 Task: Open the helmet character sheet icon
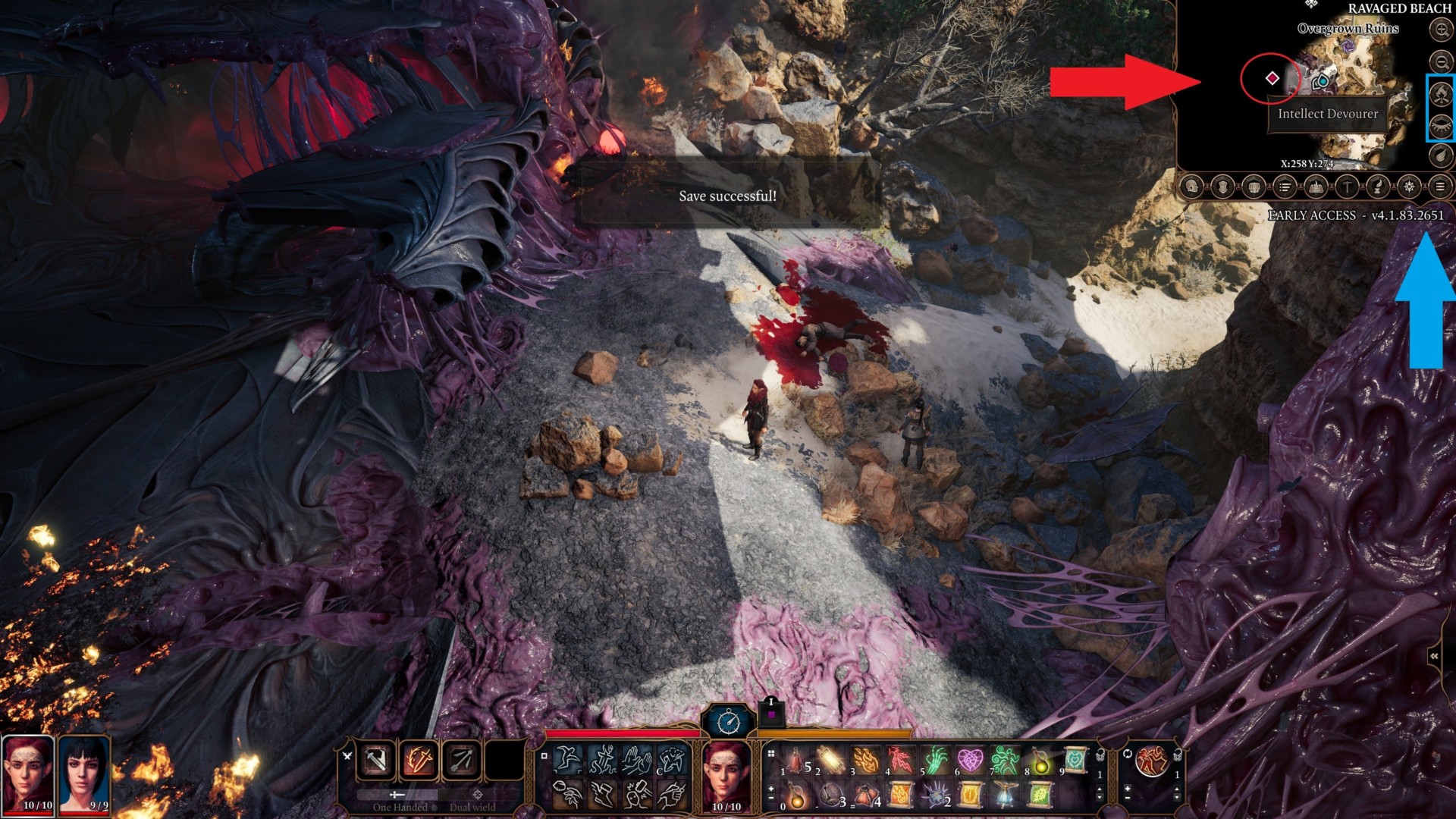tap(1192, 187)
